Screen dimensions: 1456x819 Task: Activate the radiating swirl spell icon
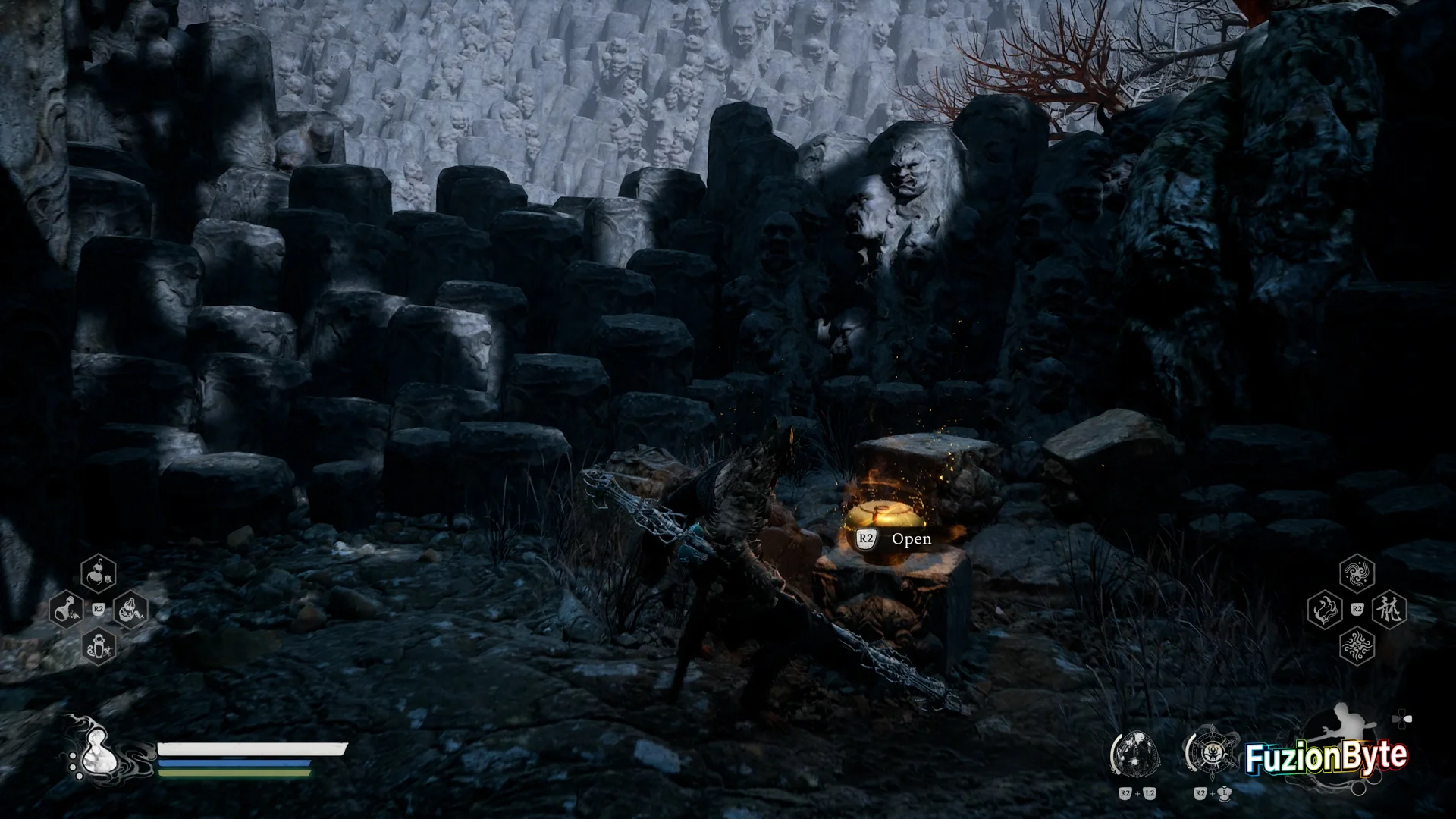[1357, 646]
